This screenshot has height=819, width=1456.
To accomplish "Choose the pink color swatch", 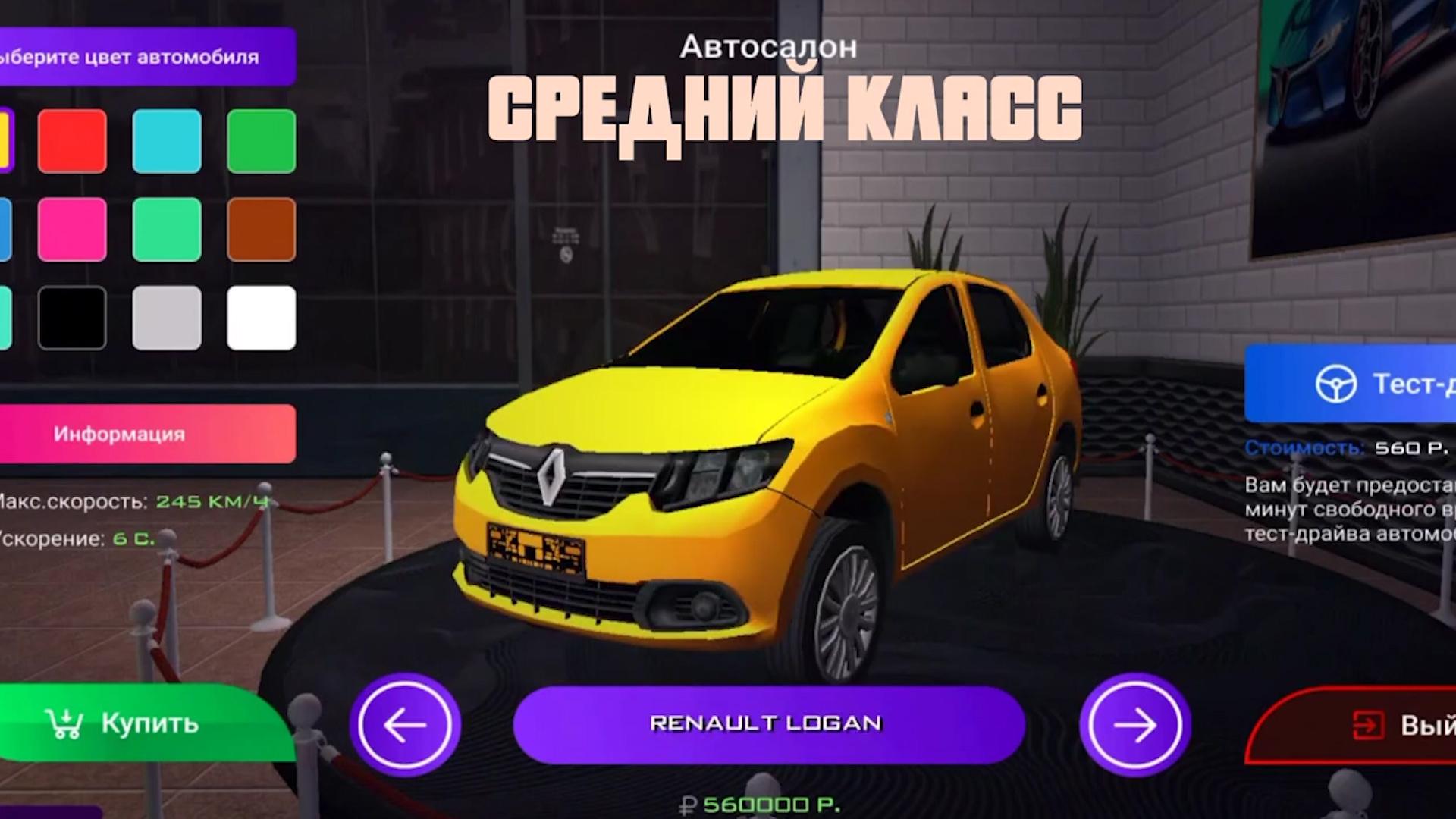I will click(x=72, y=230).
